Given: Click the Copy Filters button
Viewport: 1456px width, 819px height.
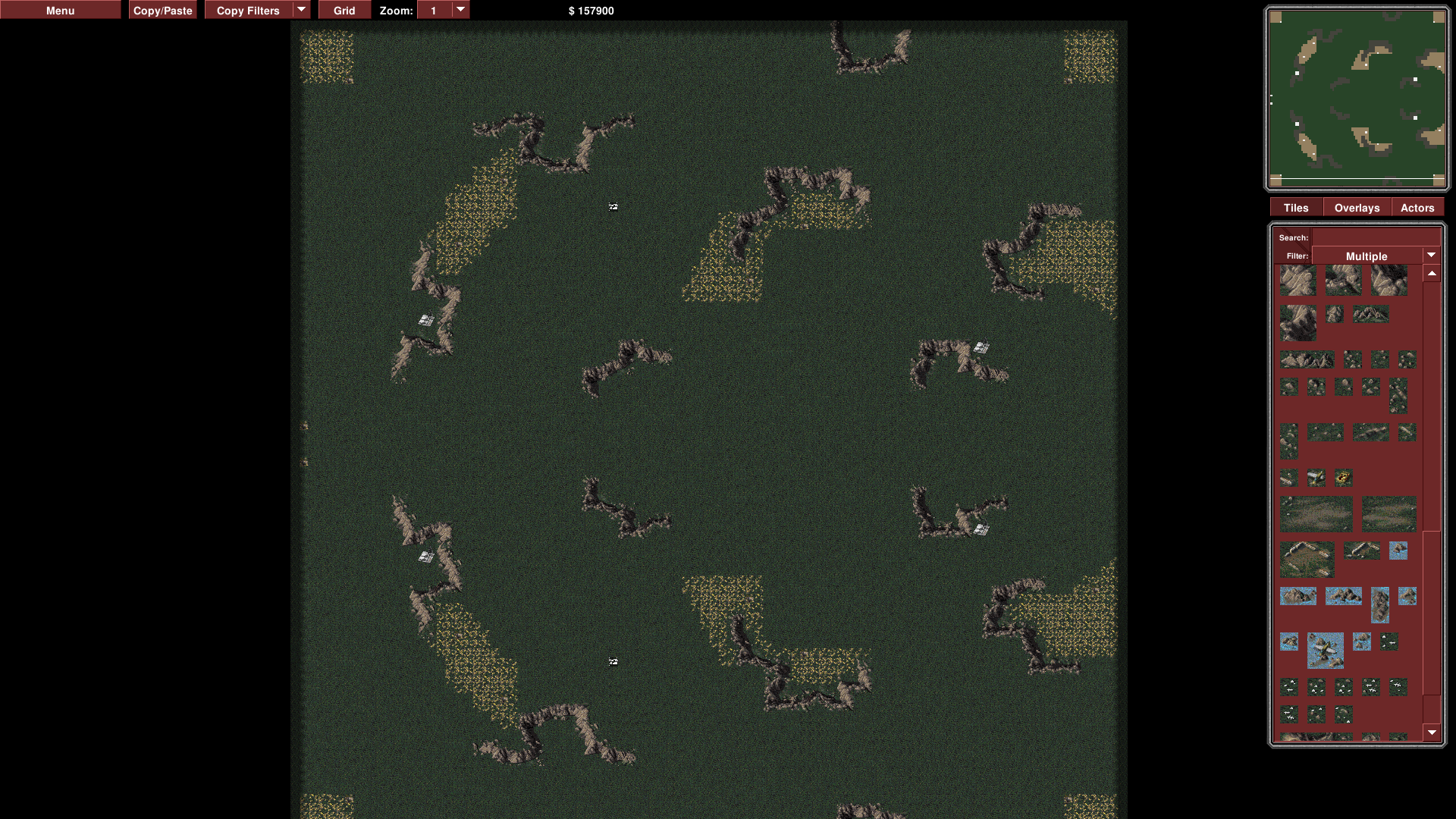Looking at the screenshot, I should 248,11.
